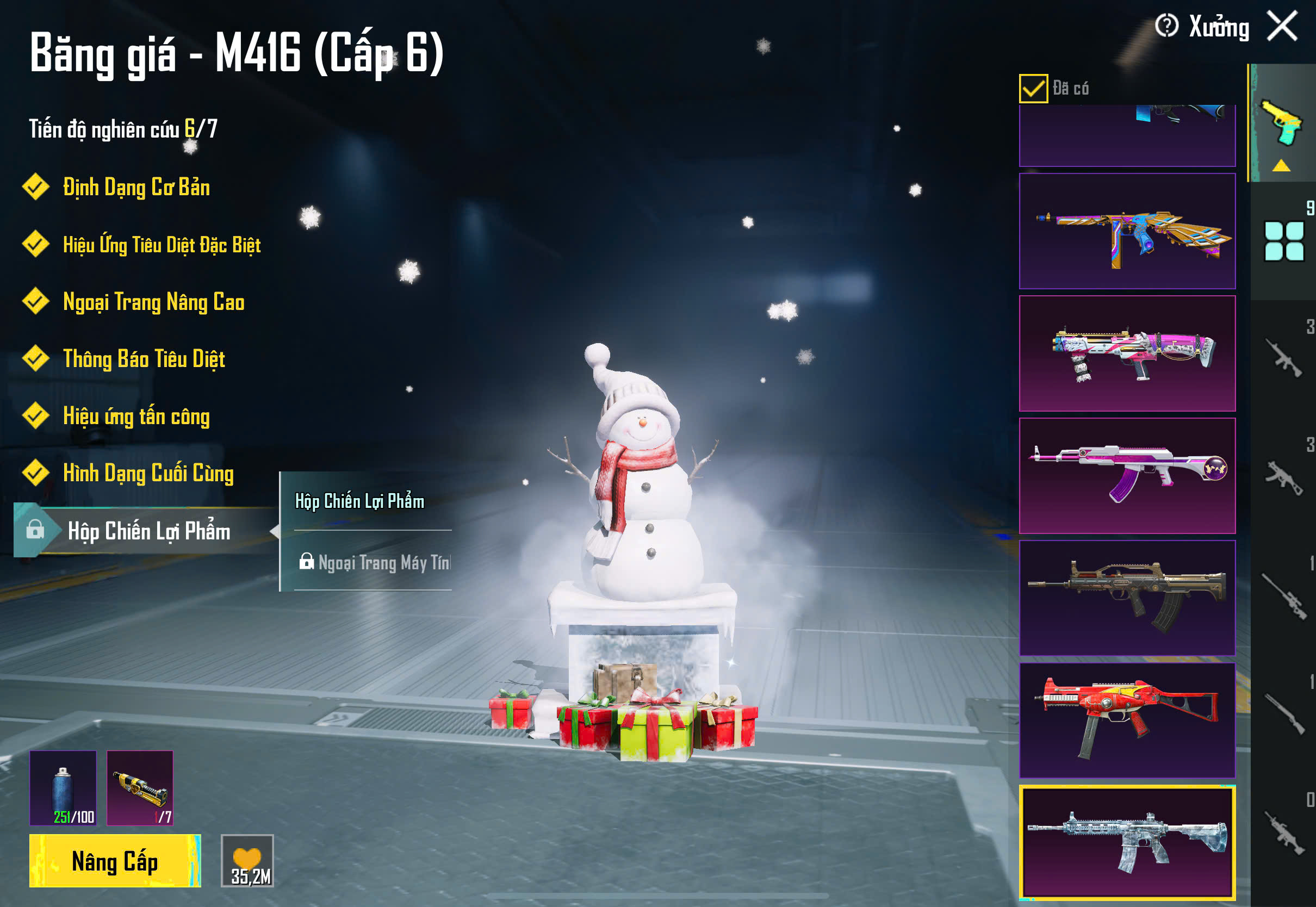1316x907 pixels.
Task: Choose "Hiệu ứng tấn công" upgrade stage
Action: (136, 416)
